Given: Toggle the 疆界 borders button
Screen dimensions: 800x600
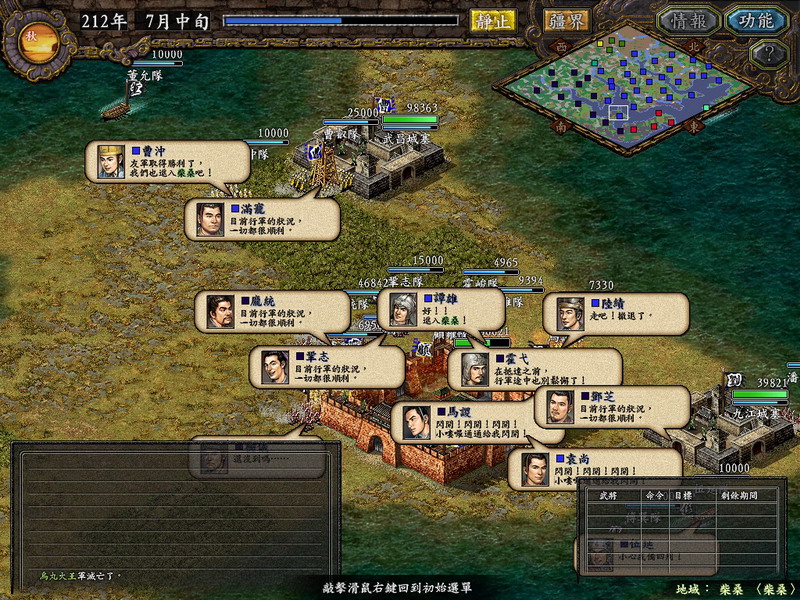Looking at the screenshot, I should point(566,20).
